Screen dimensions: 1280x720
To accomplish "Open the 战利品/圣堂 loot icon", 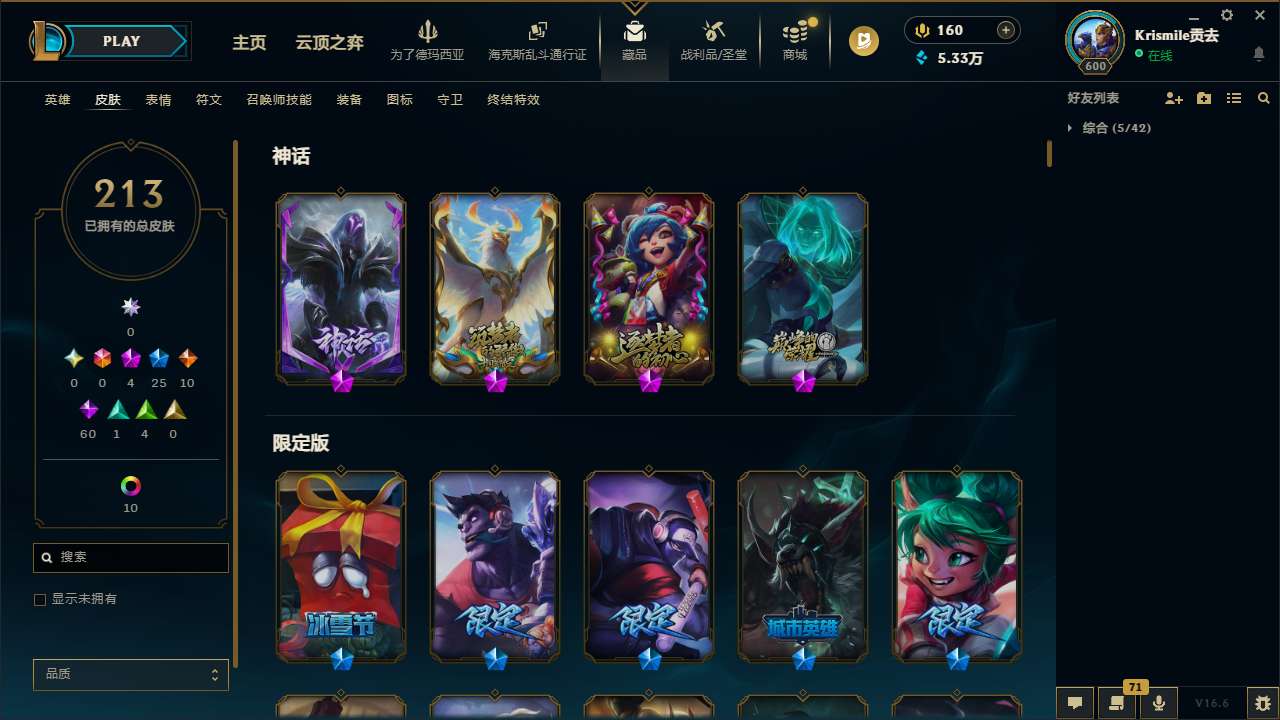I will point(713,41).
